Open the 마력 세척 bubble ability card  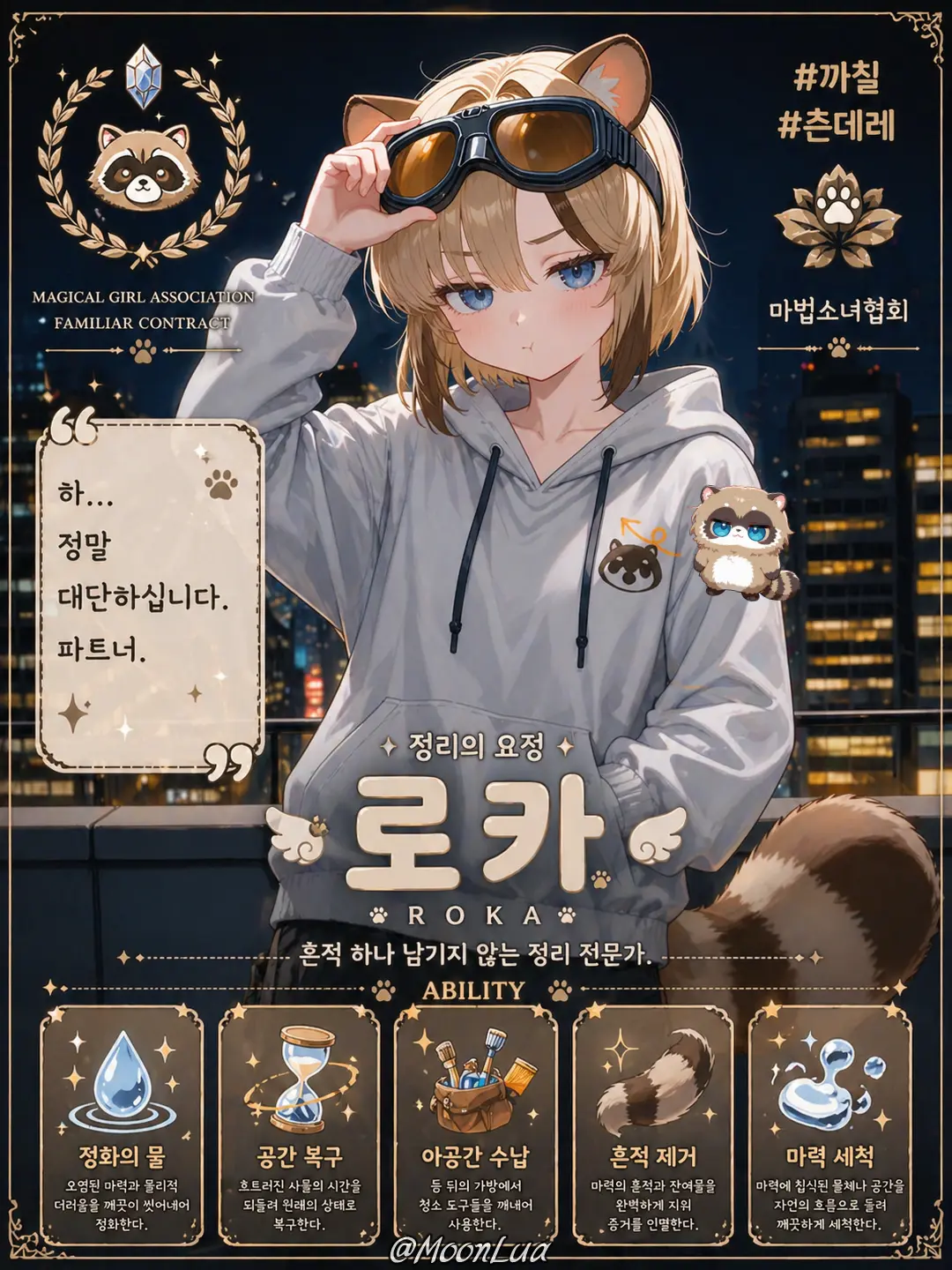829,1124
